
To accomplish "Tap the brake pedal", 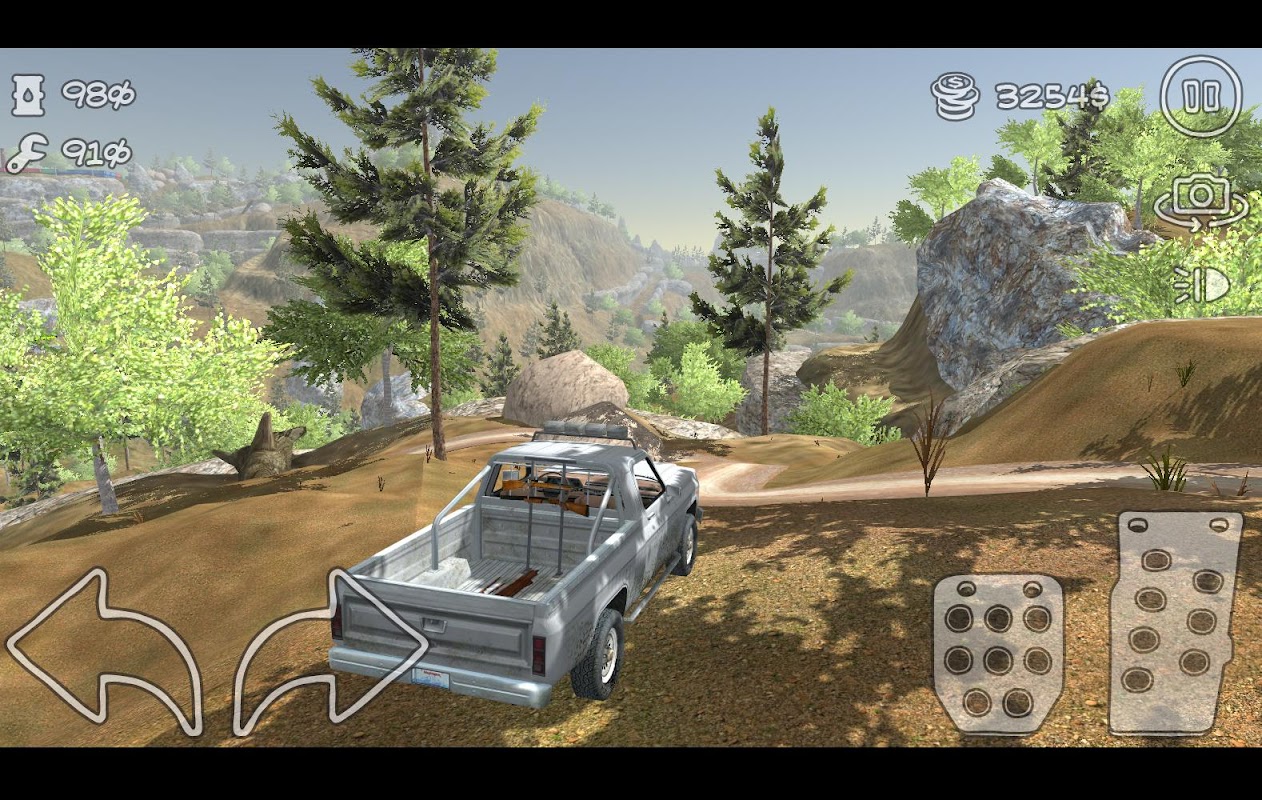I will point(997,653).
